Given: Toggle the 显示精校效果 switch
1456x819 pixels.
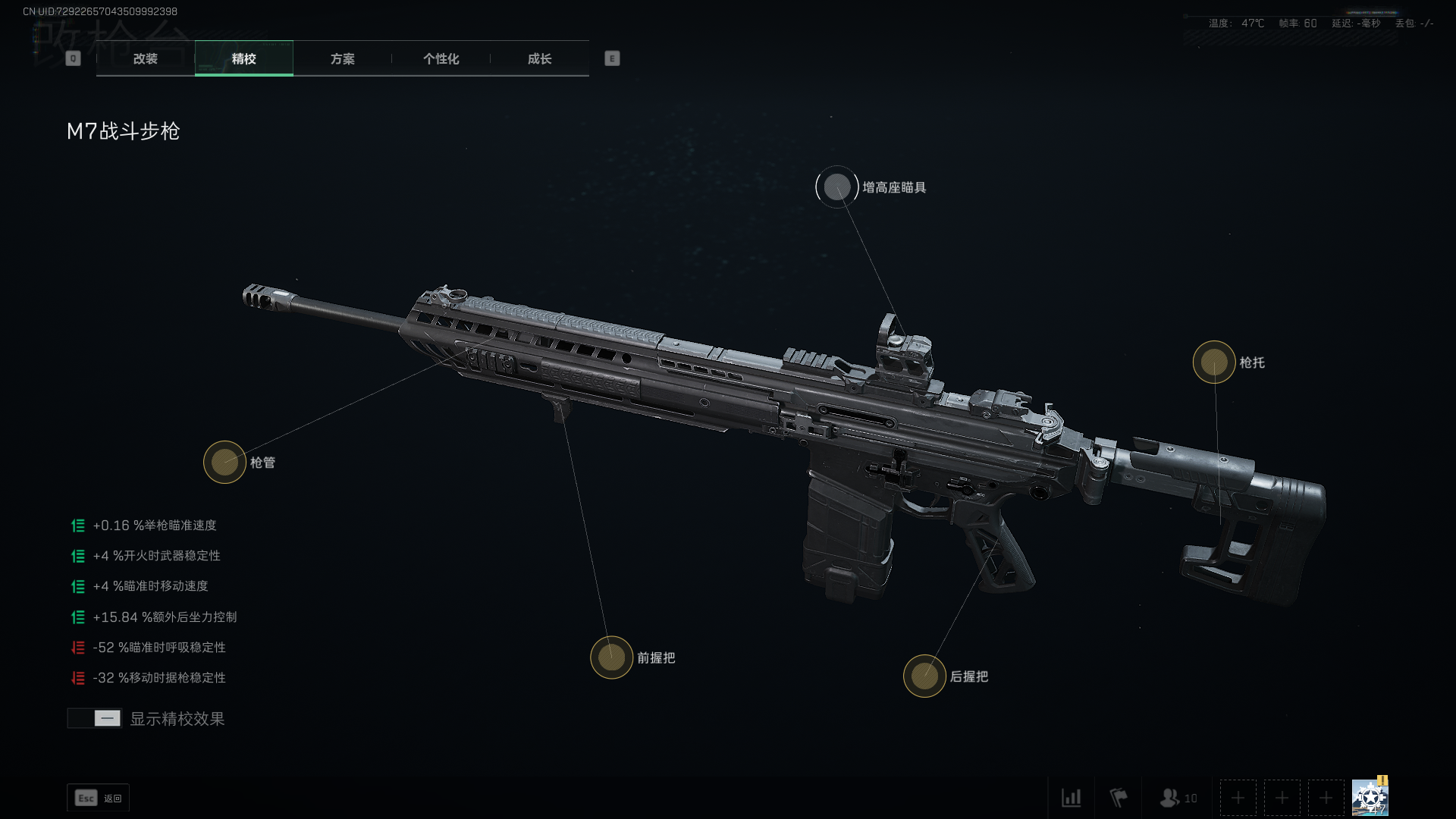Looking at the screenshot, I should pyautogui.click(x=95, y=718).
